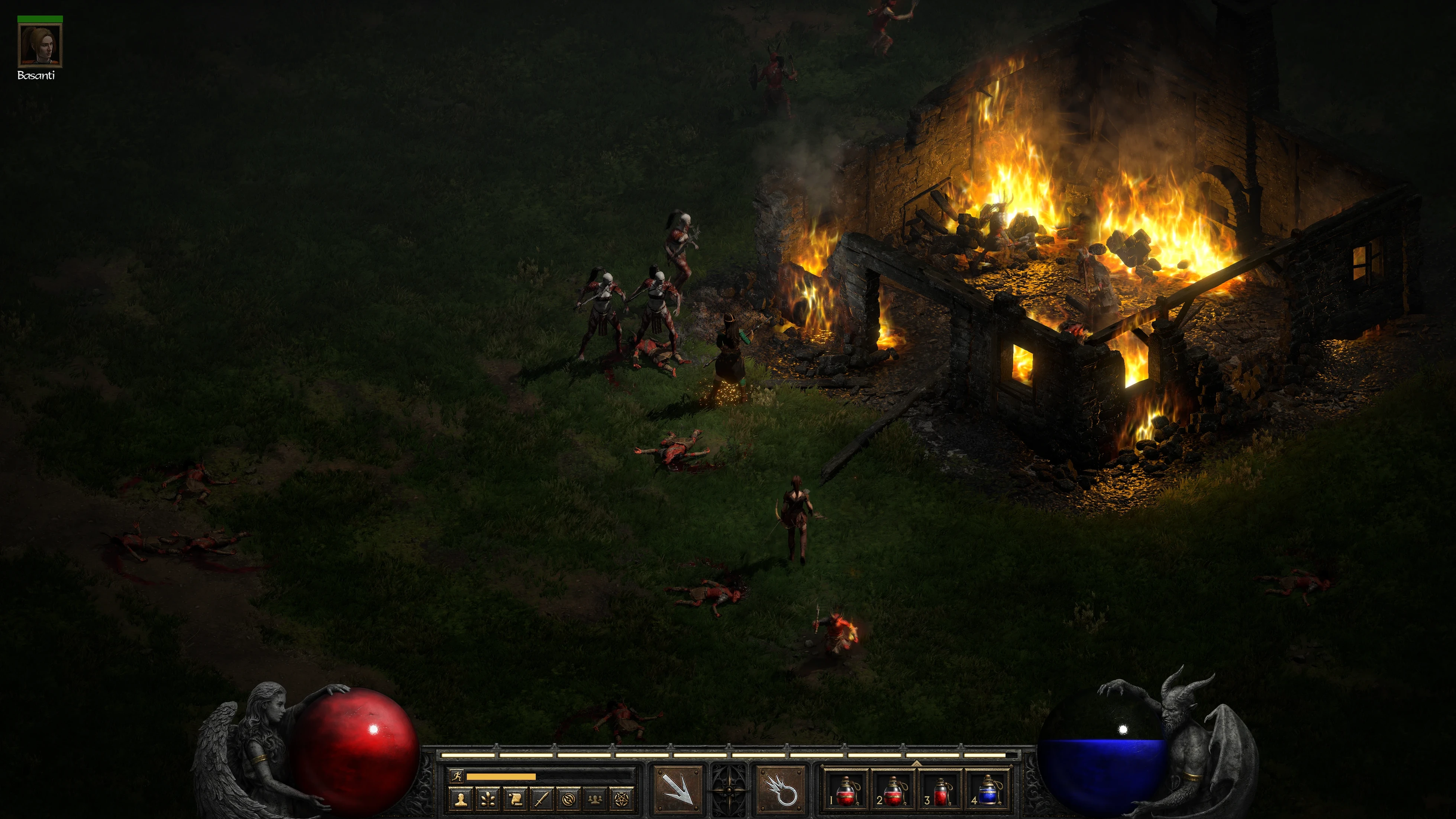This screenshot has height=819, width=1456.
Task: Show the quest log scroll button
Action: coord(515,799)
